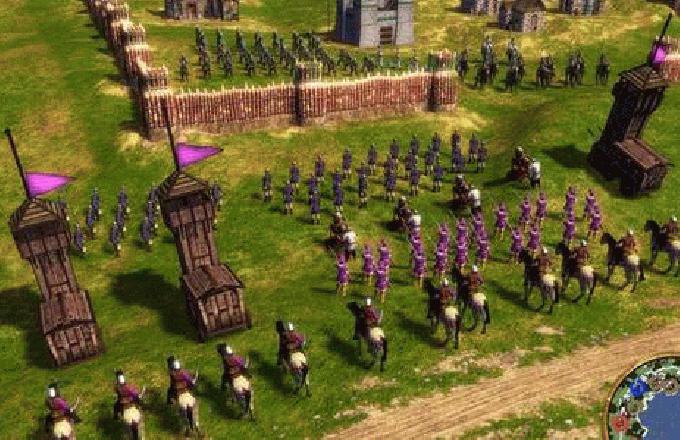Click the circular minimap in the corner
The image size is (680, 440).
click(x=648, y=405)
